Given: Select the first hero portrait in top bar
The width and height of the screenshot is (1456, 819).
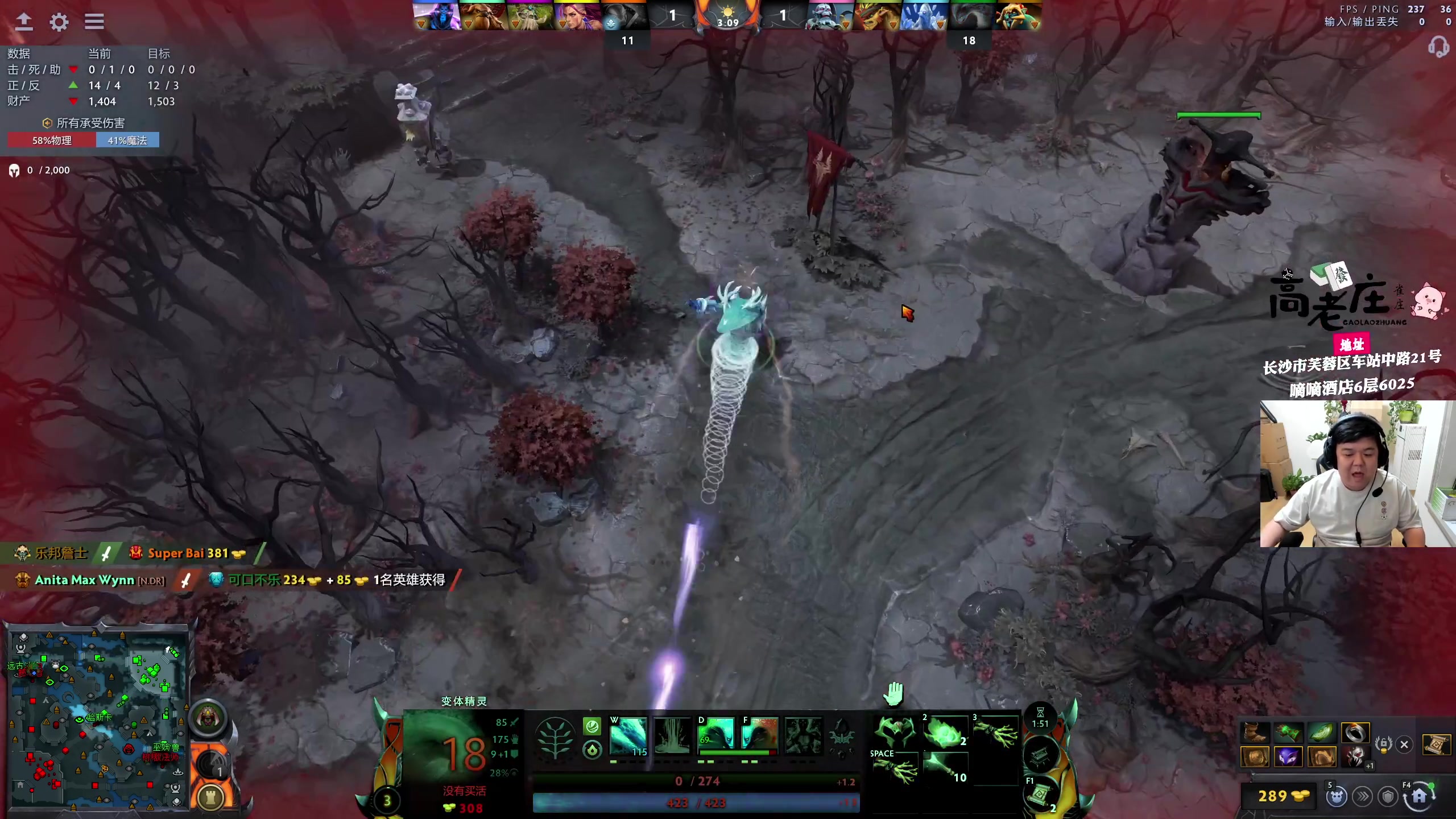Looking at the screenshot, I should click(x=436, y=16).
